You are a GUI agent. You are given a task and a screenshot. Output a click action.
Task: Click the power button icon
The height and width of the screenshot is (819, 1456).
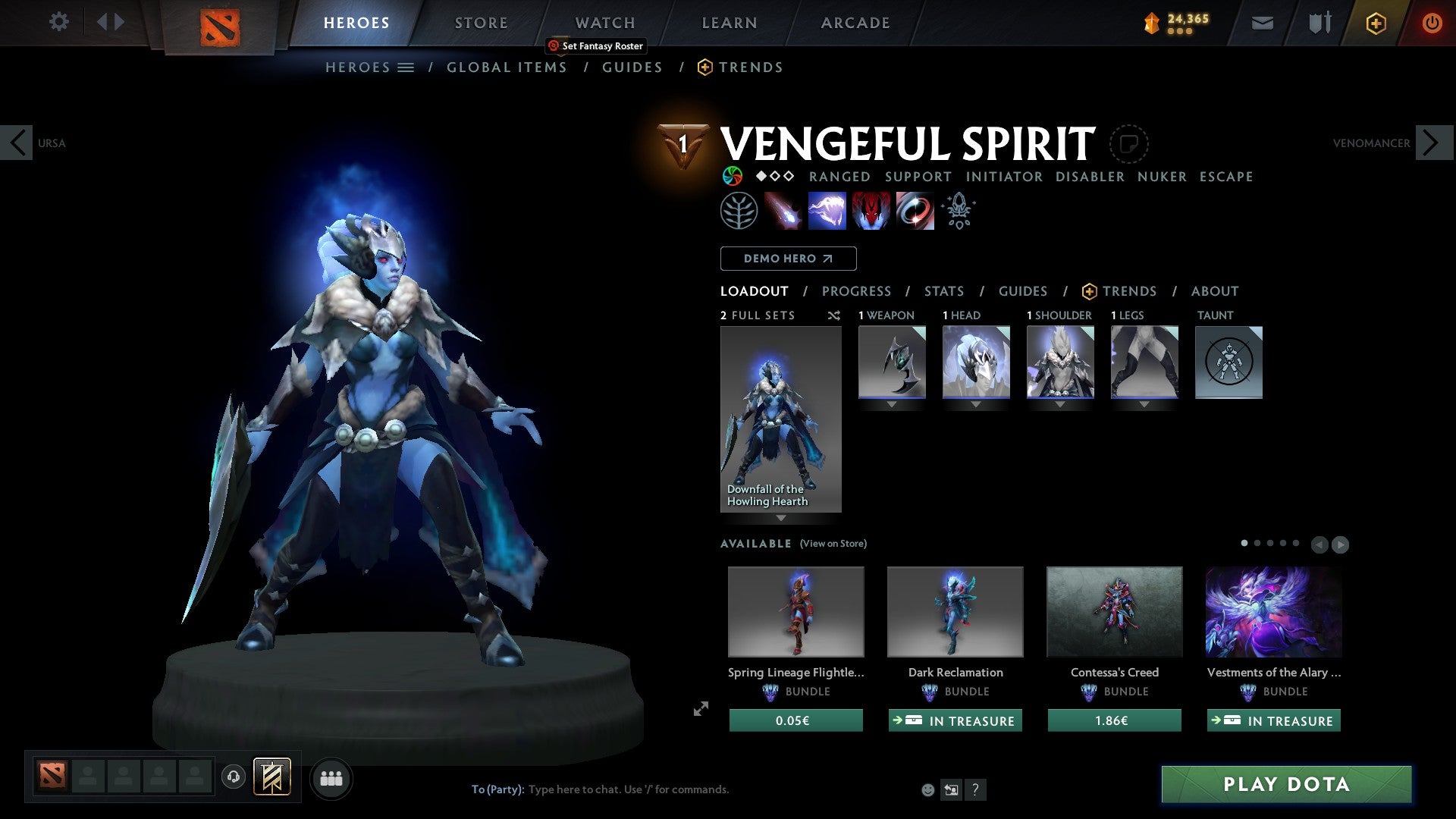click(1432, 23)
